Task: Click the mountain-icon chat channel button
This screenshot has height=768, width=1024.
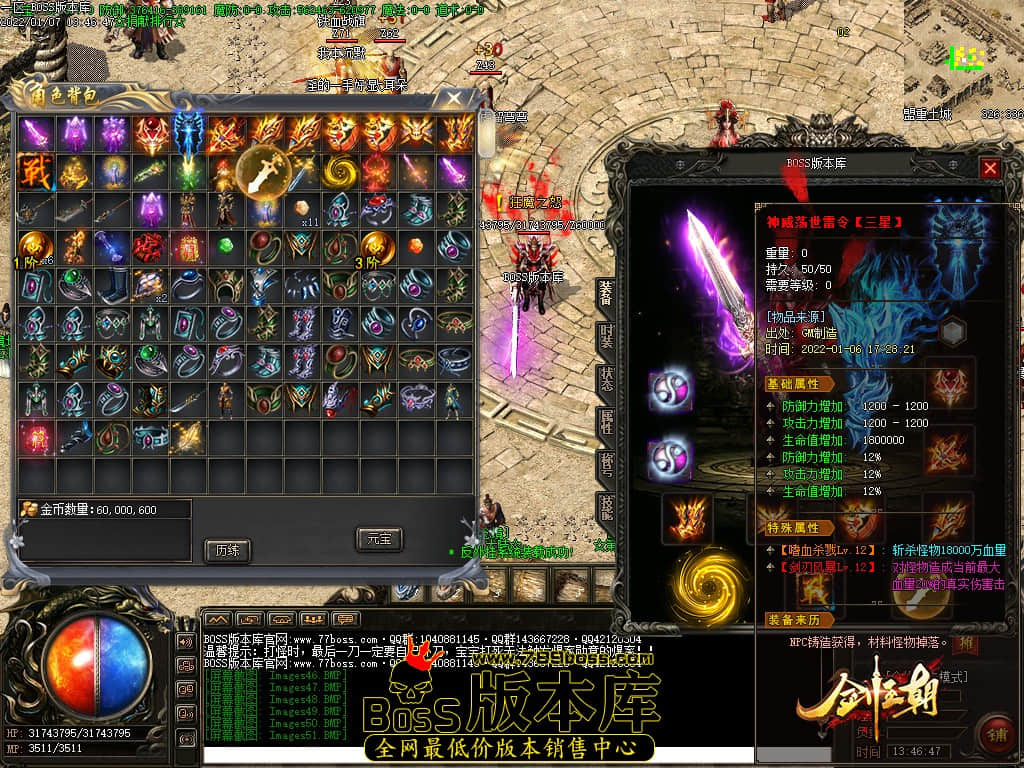Action: tap(217, 619)
